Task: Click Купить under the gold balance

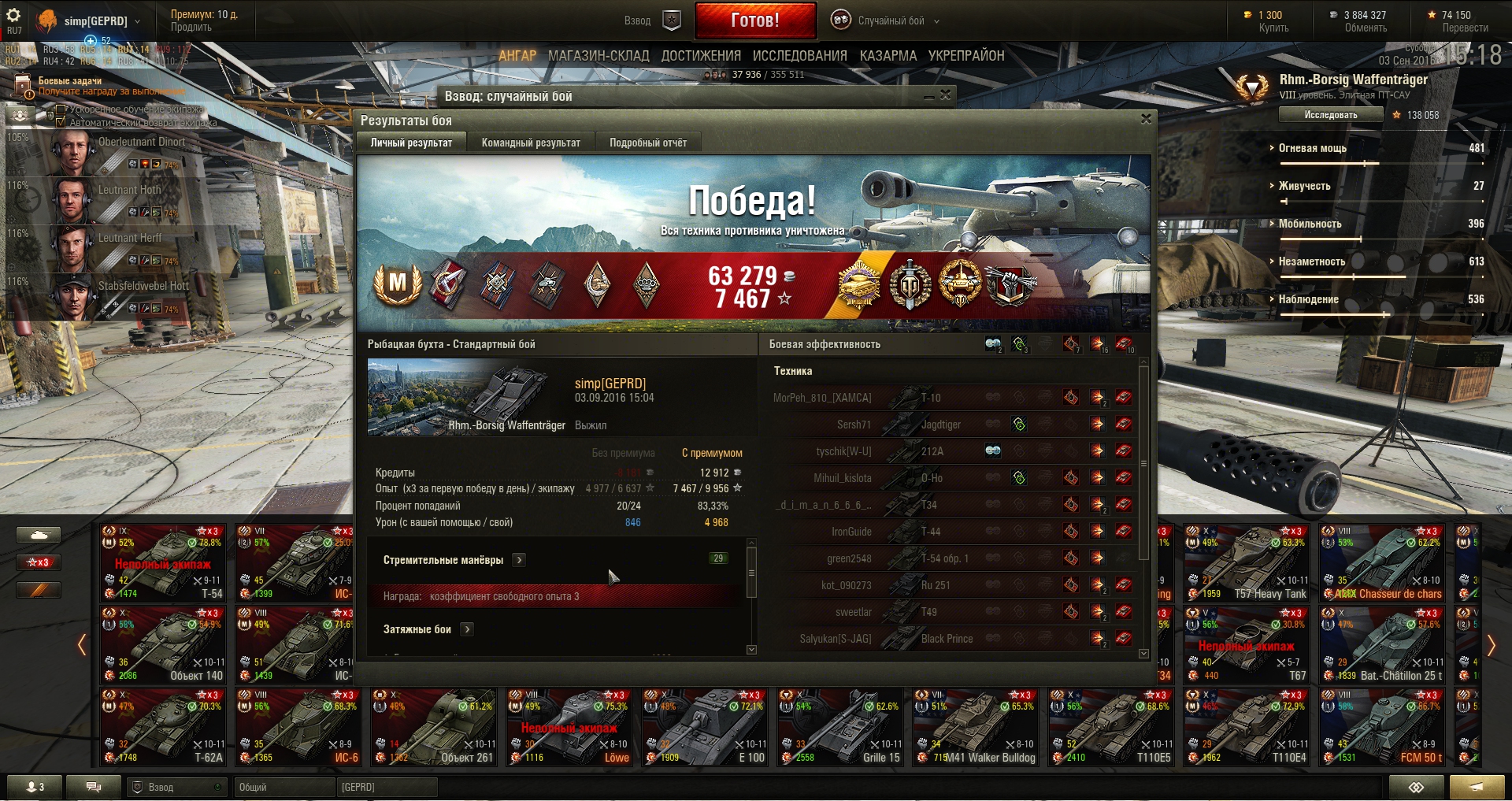Action: point(1273,28)
